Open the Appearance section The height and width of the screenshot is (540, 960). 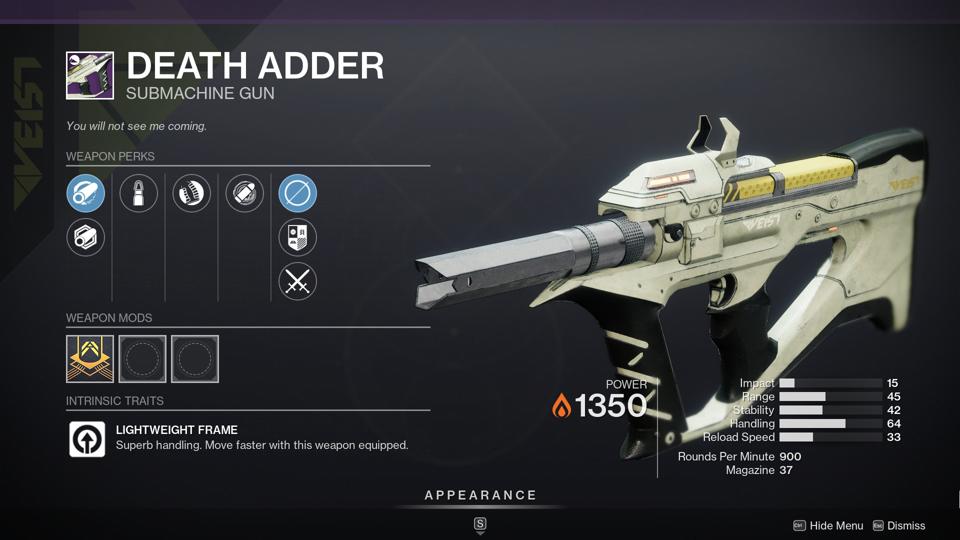tap(480, 496)
